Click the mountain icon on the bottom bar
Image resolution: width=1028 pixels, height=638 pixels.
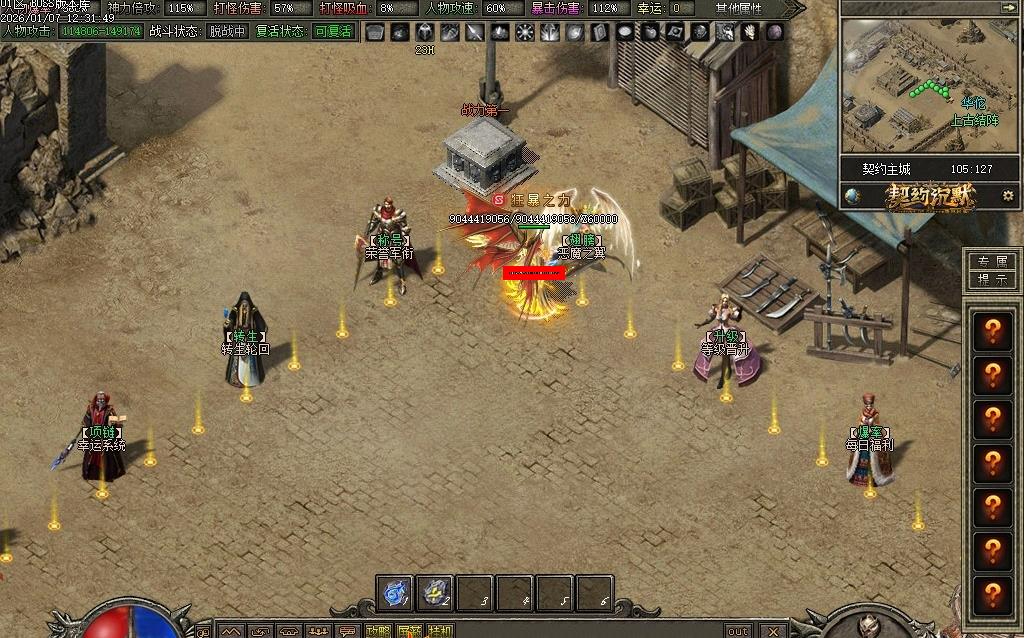tap(231, 631)
